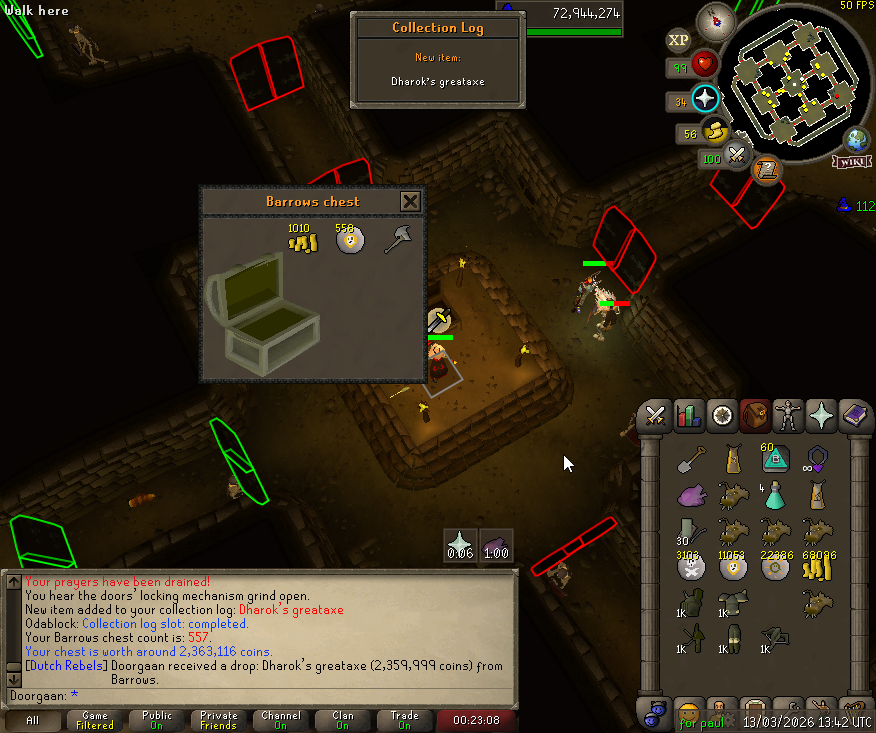Open the Wiki lookup button
The height and width of the screenshot is (733, 876).
(853, 161)
